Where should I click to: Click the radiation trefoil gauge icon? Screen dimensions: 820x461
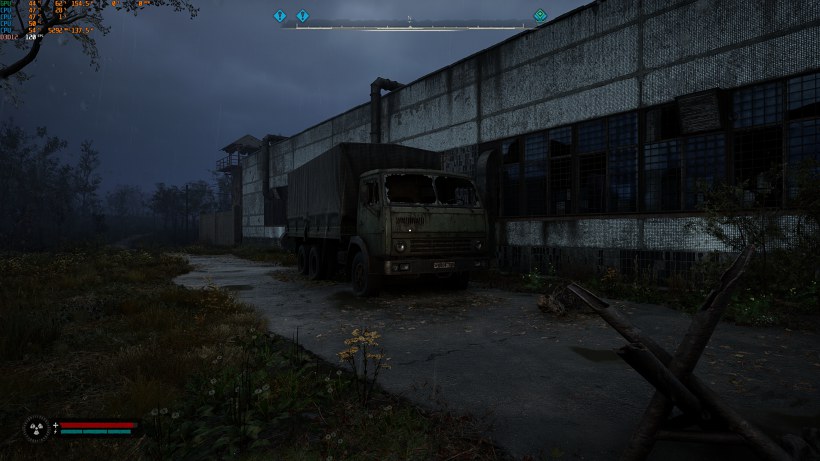[36, 428]
